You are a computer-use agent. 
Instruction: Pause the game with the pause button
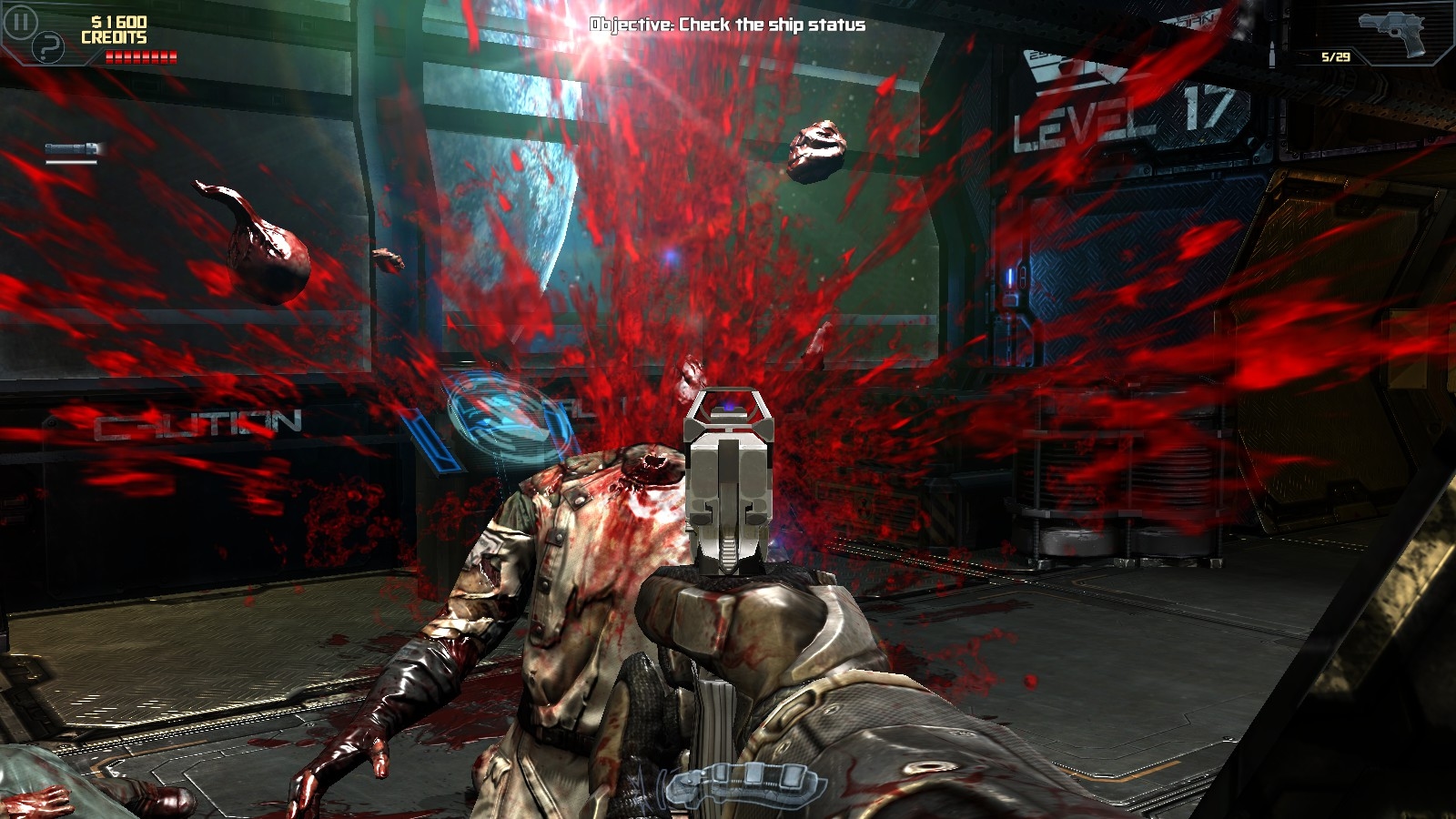20,21
